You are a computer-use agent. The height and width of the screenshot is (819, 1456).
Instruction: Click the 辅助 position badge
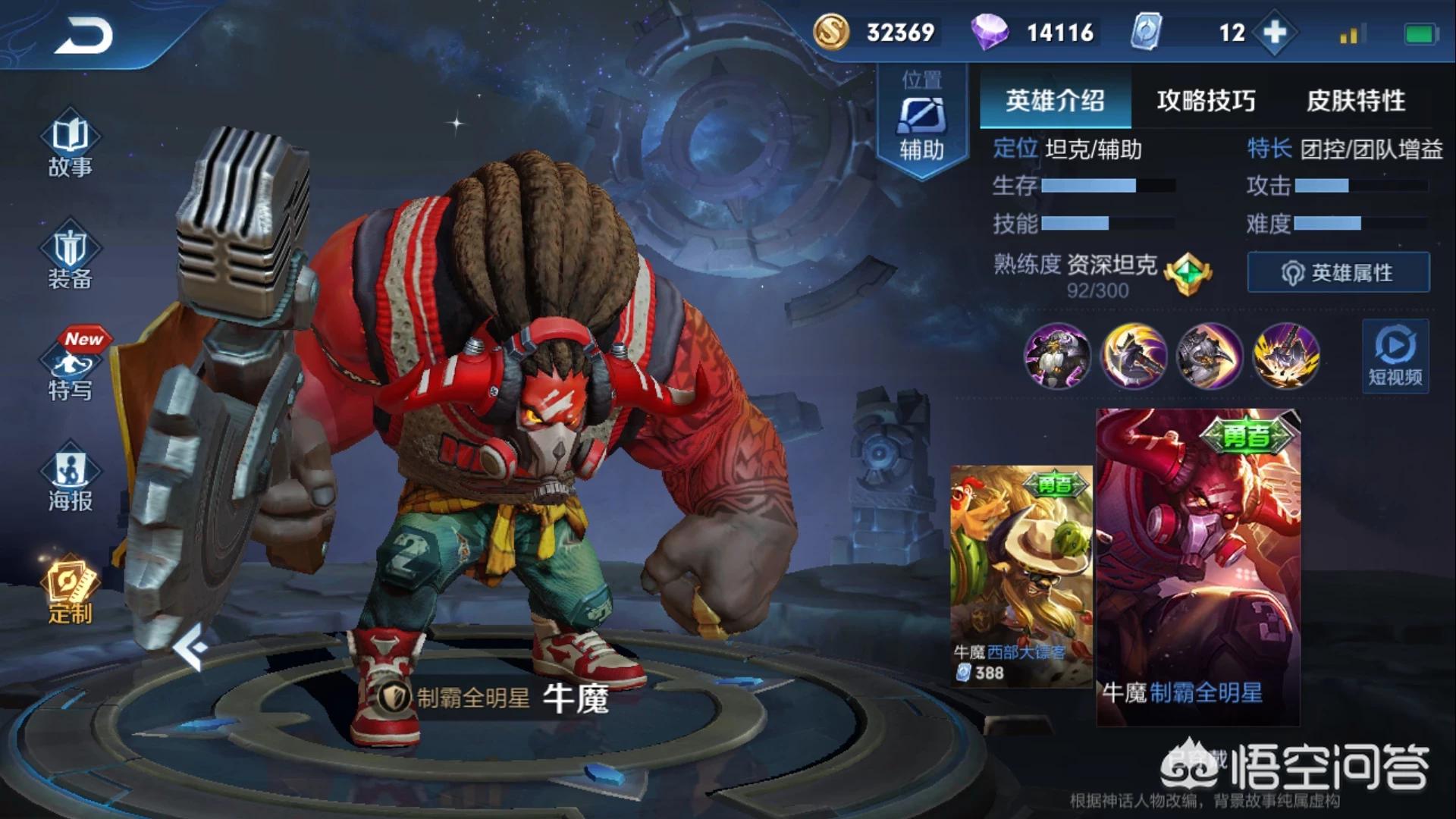pos(921,121)
